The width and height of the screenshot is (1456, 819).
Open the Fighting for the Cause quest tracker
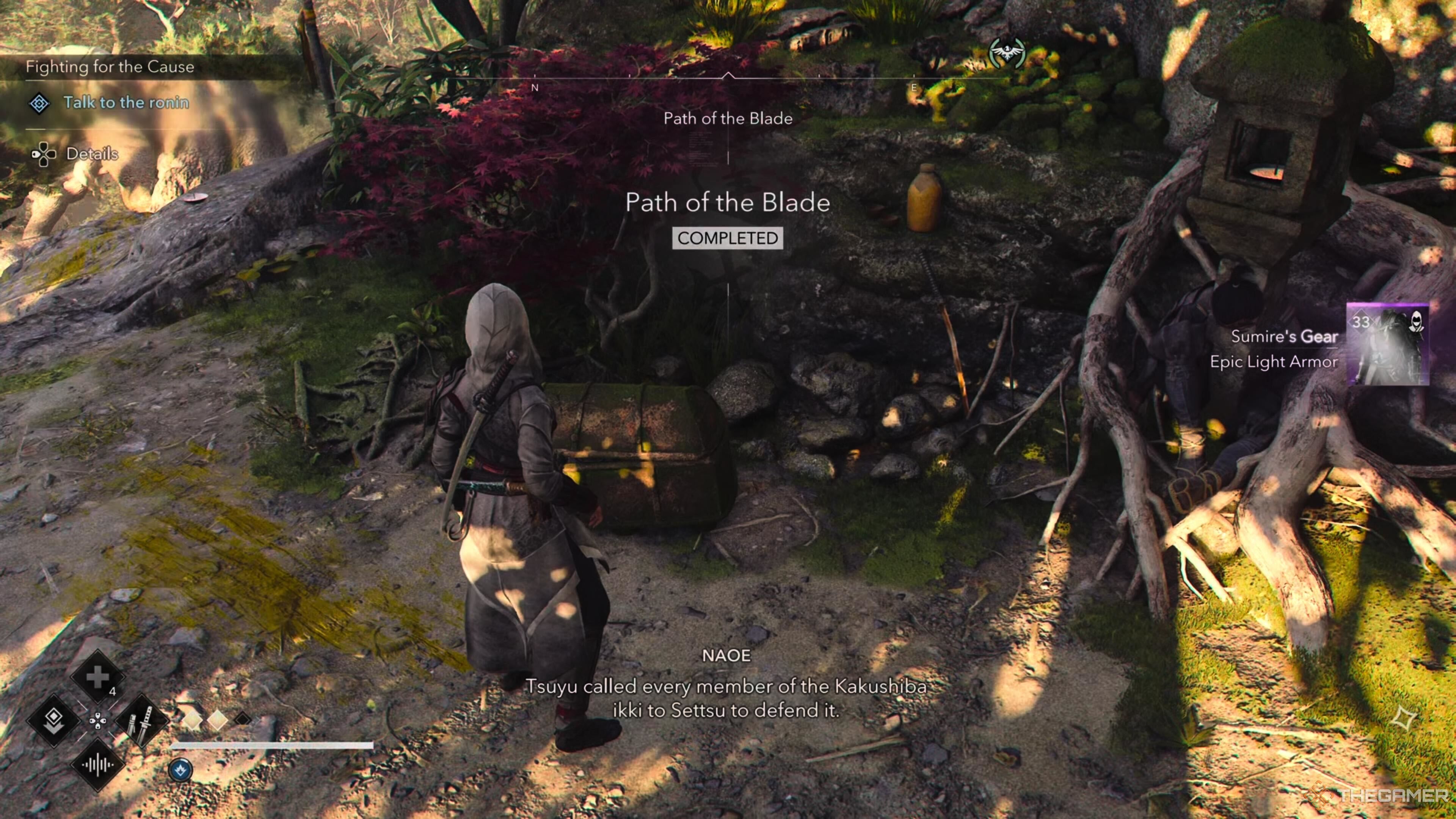110,67
